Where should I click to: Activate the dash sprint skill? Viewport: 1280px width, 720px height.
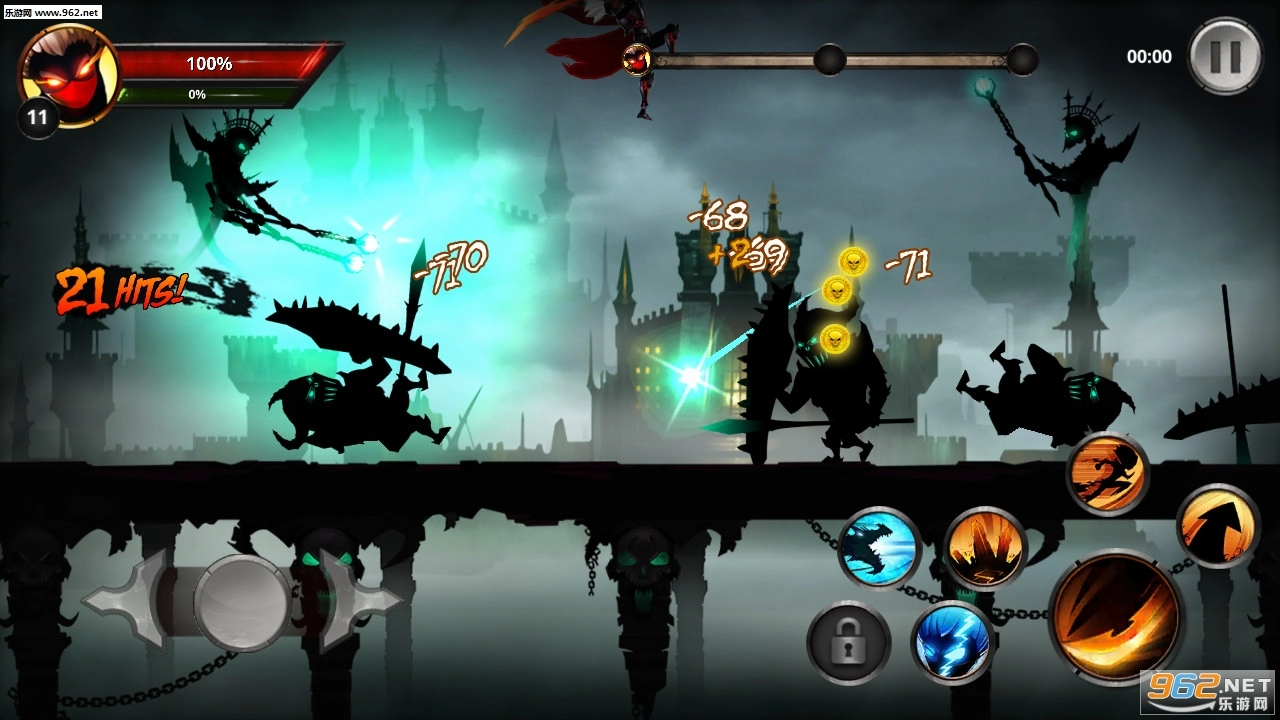tap(1107, 474)
